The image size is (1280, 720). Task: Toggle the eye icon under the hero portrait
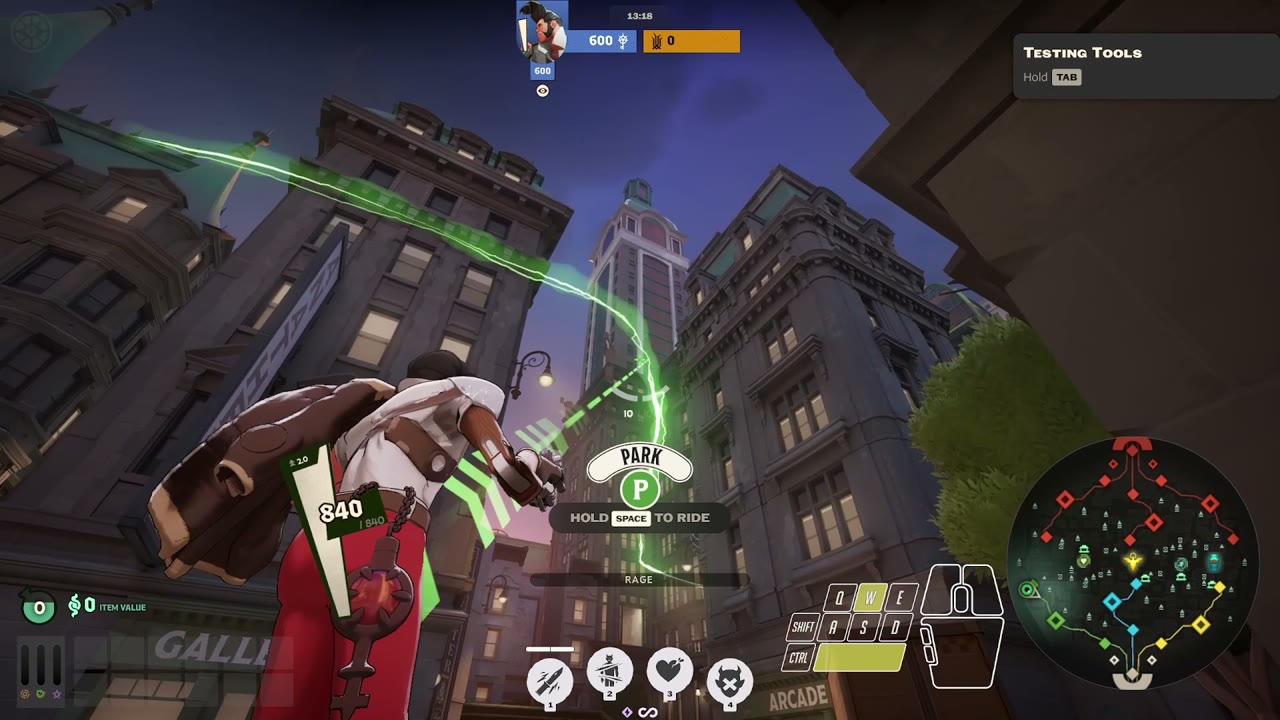click(x=542, y=91)
